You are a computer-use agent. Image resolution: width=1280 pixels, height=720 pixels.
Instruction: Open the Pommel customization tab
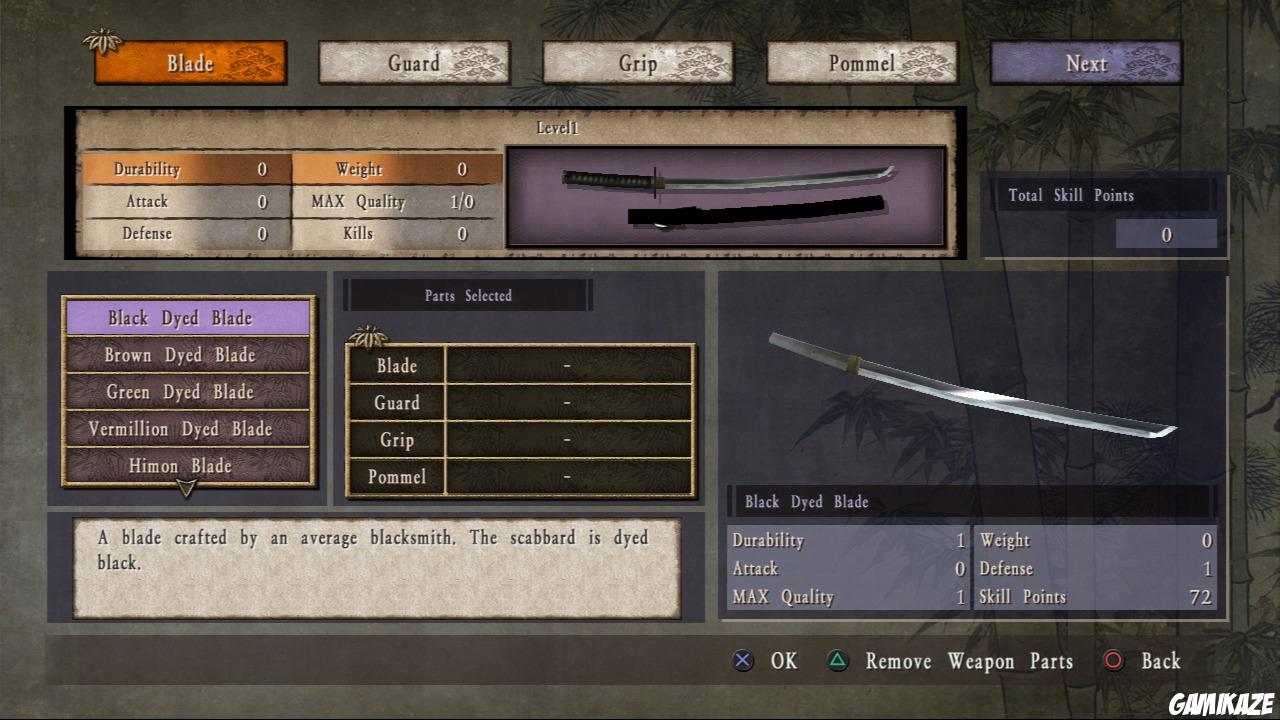[861, 63]
